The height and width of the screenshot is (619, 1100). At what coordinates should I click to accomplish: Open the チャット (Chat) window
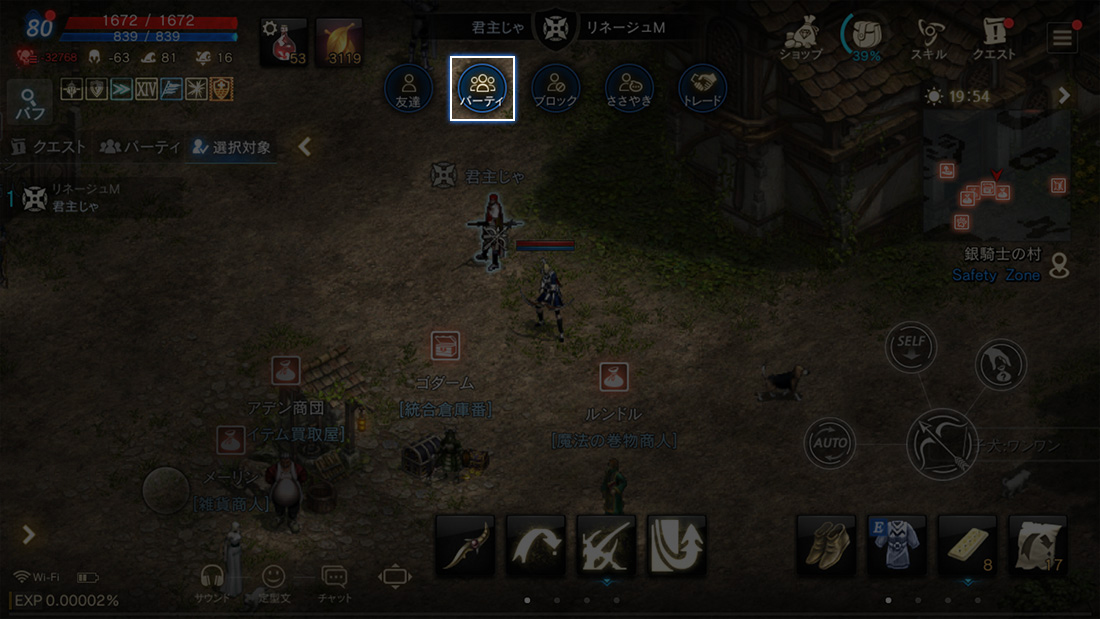coord(334,582)
